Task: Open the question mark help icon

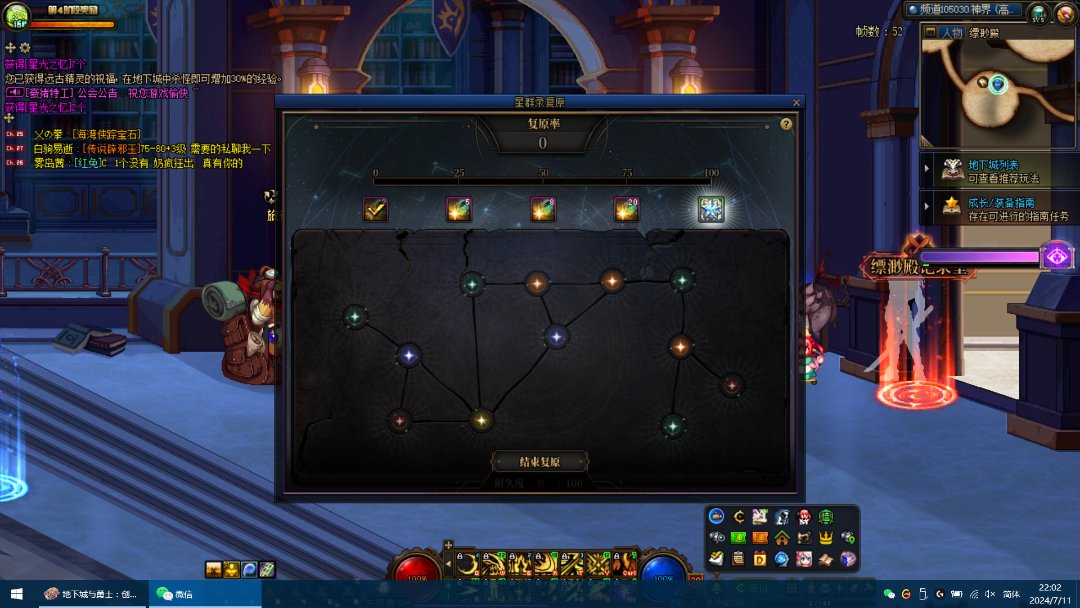Action: click(x=786, y=124)
